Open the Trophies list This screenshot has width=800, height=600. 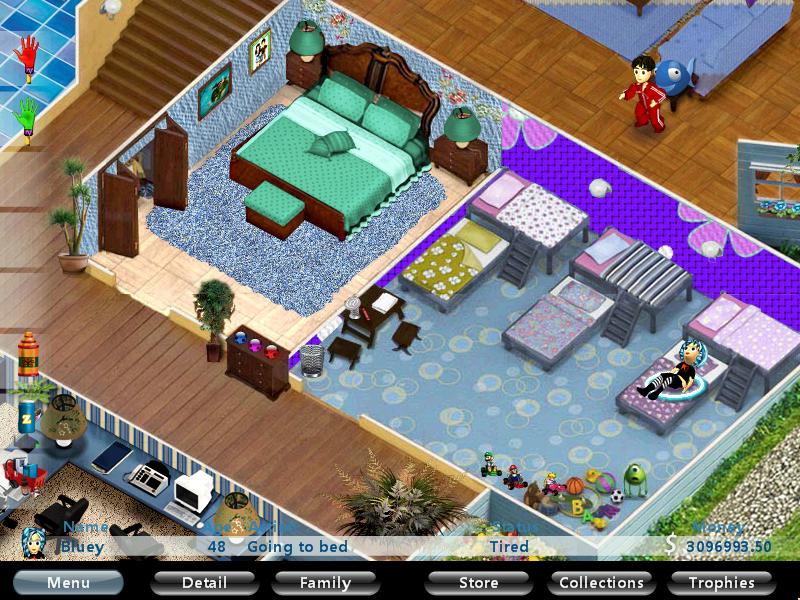722,582
